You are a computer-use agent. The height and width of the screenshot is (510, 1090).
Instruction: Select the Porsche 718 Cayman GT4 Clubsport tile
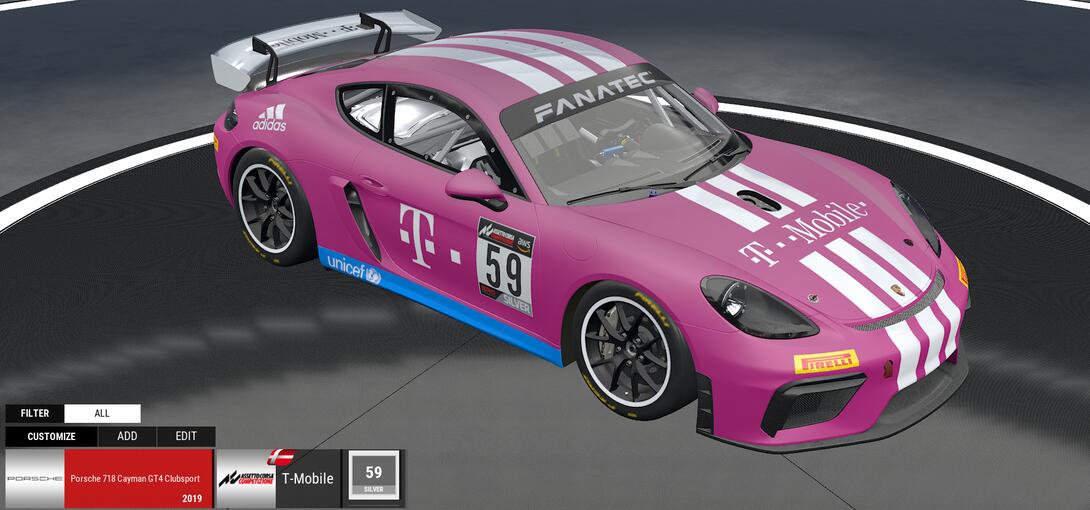point(109,479)
